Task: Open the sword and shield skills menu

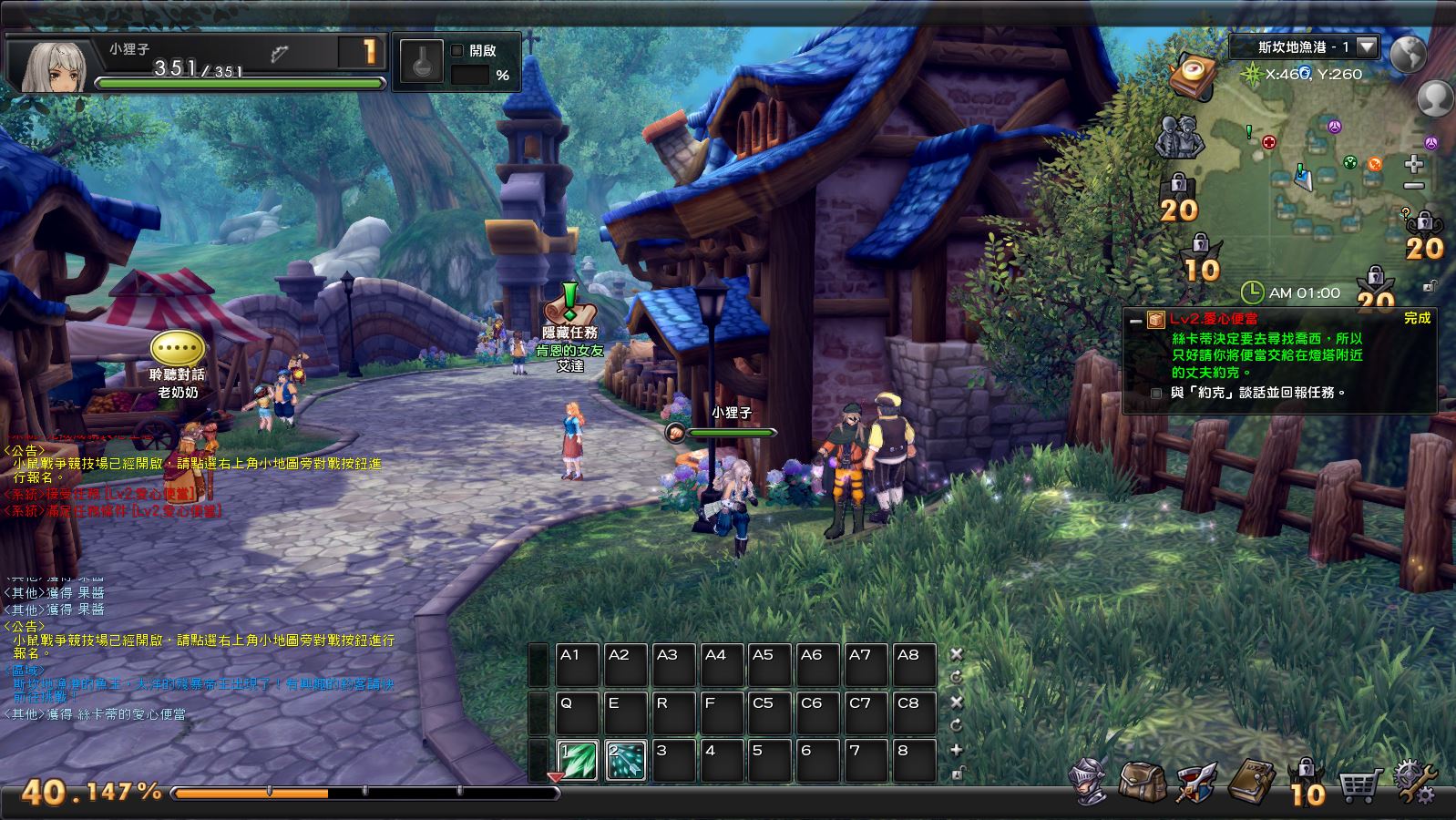Action: tap(1195, 782)
